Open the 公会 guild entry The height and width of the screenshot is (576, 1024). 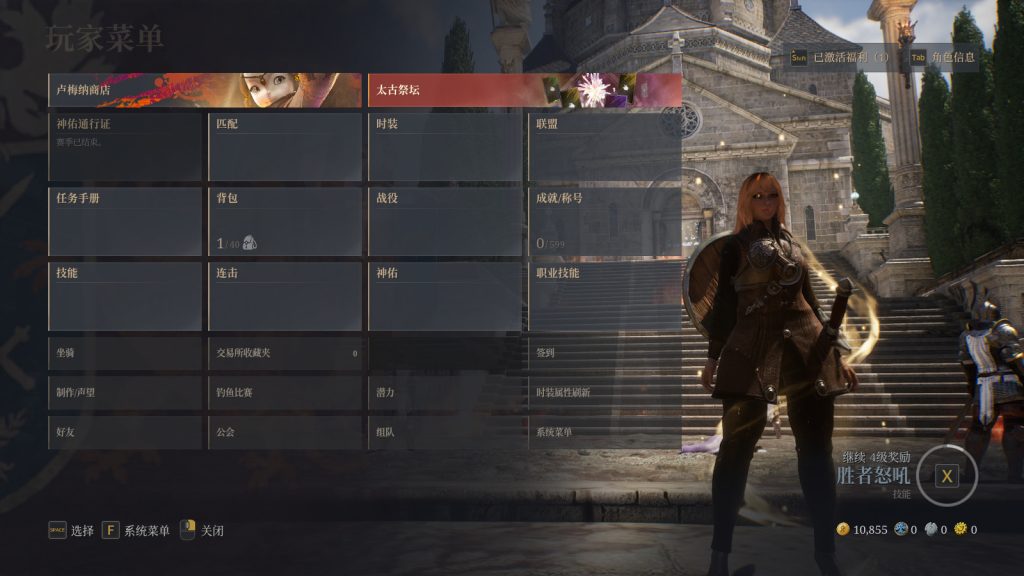click(x=285, y=432)
